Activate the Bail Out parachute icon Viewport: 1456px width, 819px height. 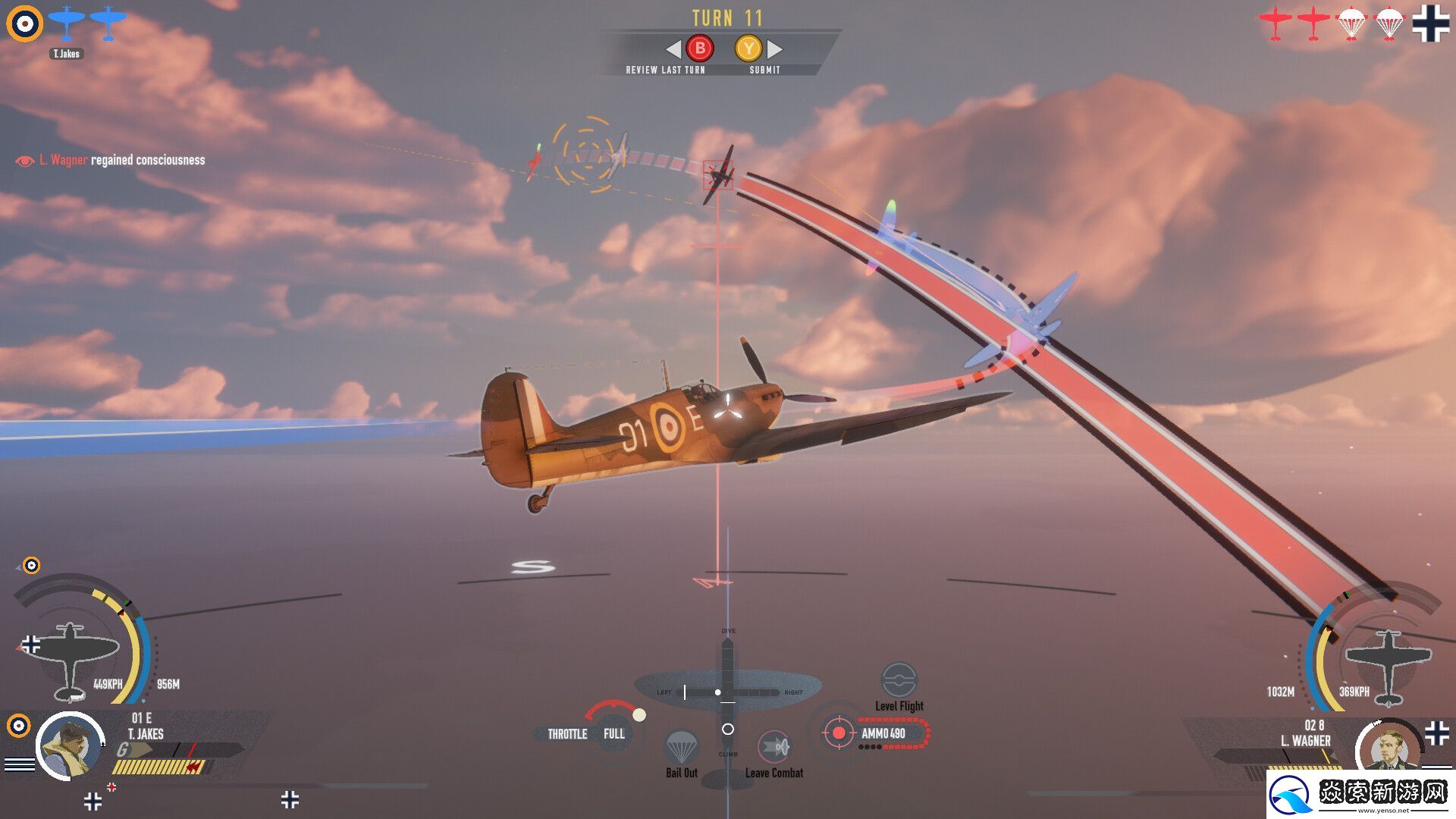[x=681, y=748]
